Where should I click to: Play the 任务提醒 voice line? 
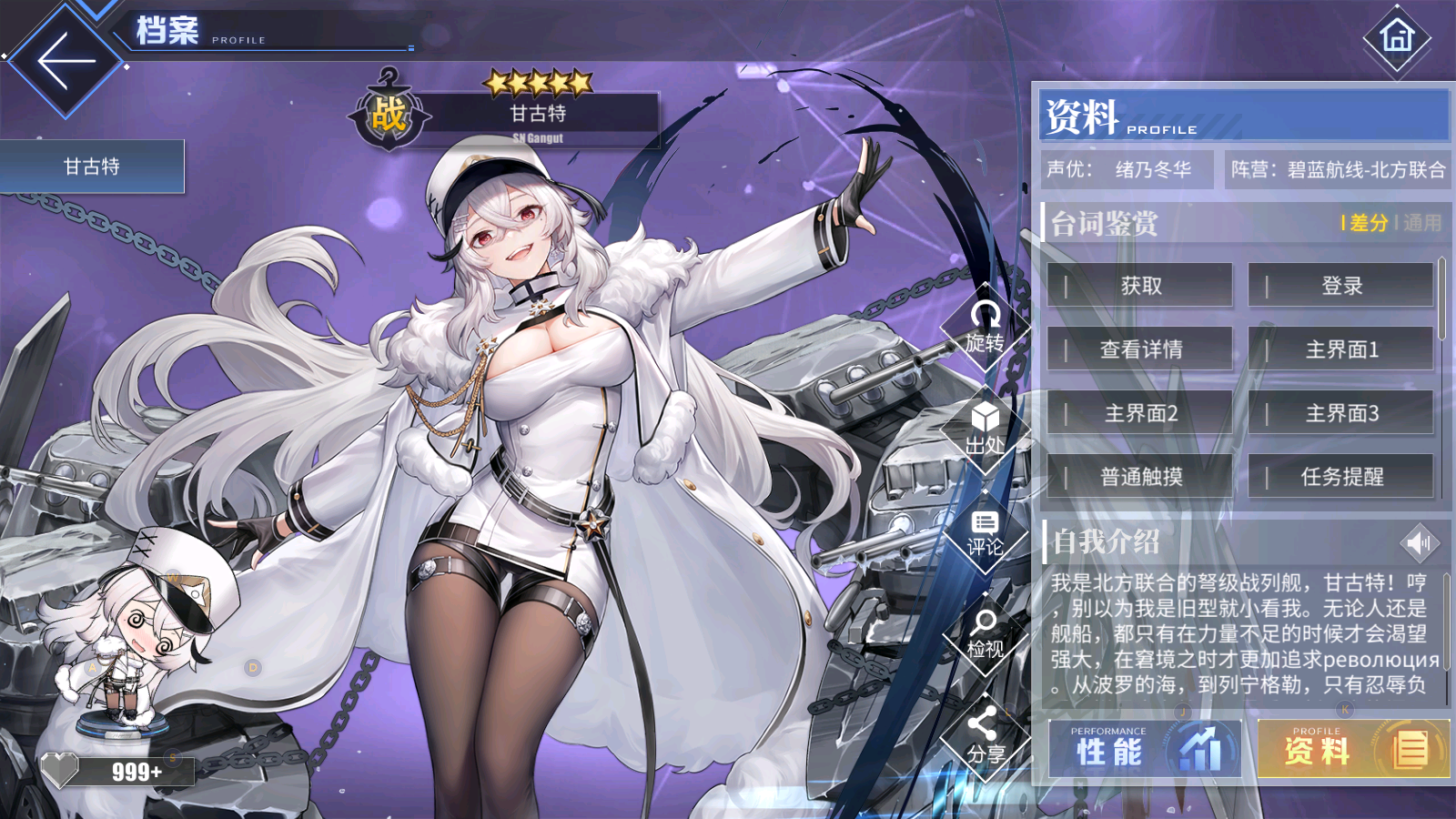point(1341,477)
